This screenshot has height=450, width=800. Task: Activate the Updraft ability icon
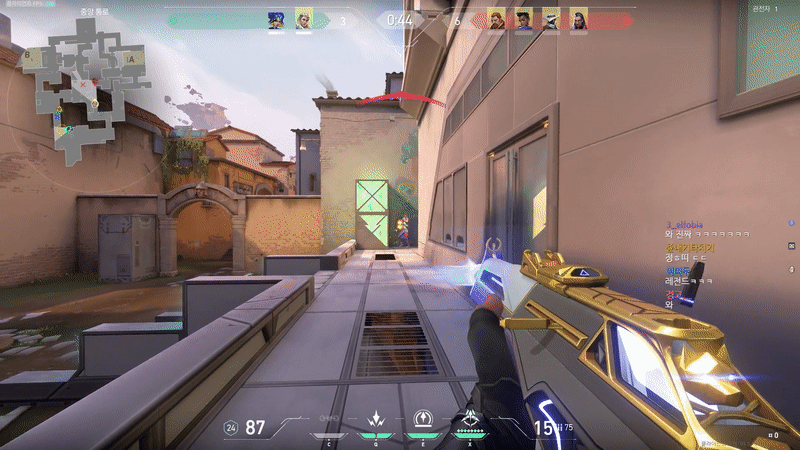376,419
